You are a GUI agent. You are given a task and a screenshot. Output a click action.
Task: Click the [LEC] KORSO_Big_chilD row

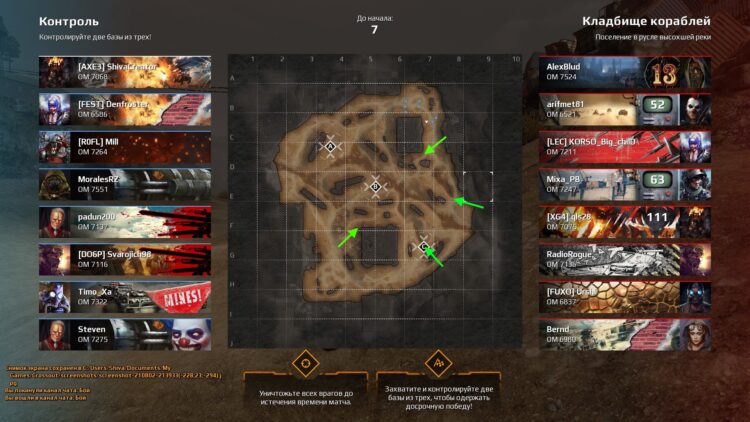point(624,147)
